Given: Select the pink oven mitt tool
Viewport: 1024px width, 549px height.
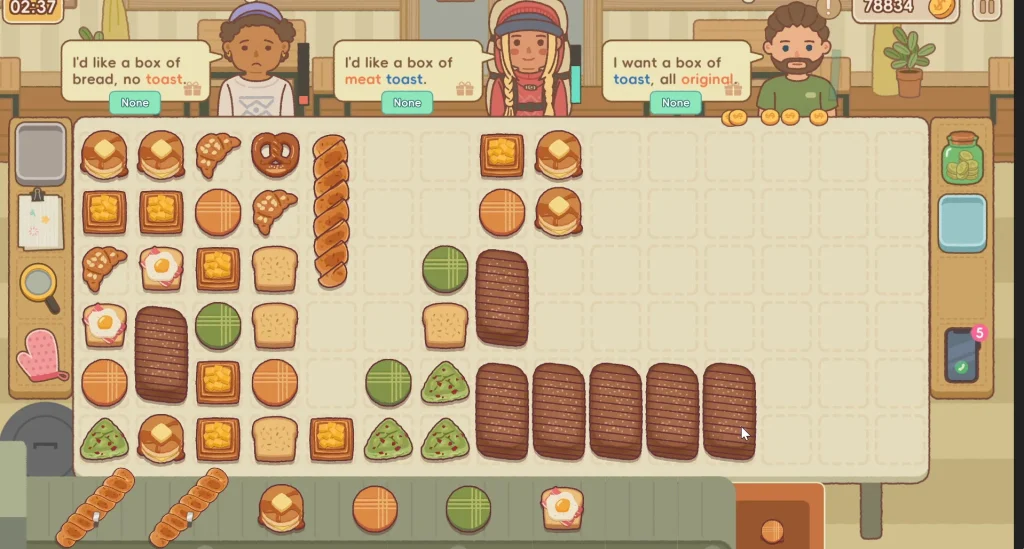Looking at the screenshot, I should pyautogui.click(x=41, y=355).
